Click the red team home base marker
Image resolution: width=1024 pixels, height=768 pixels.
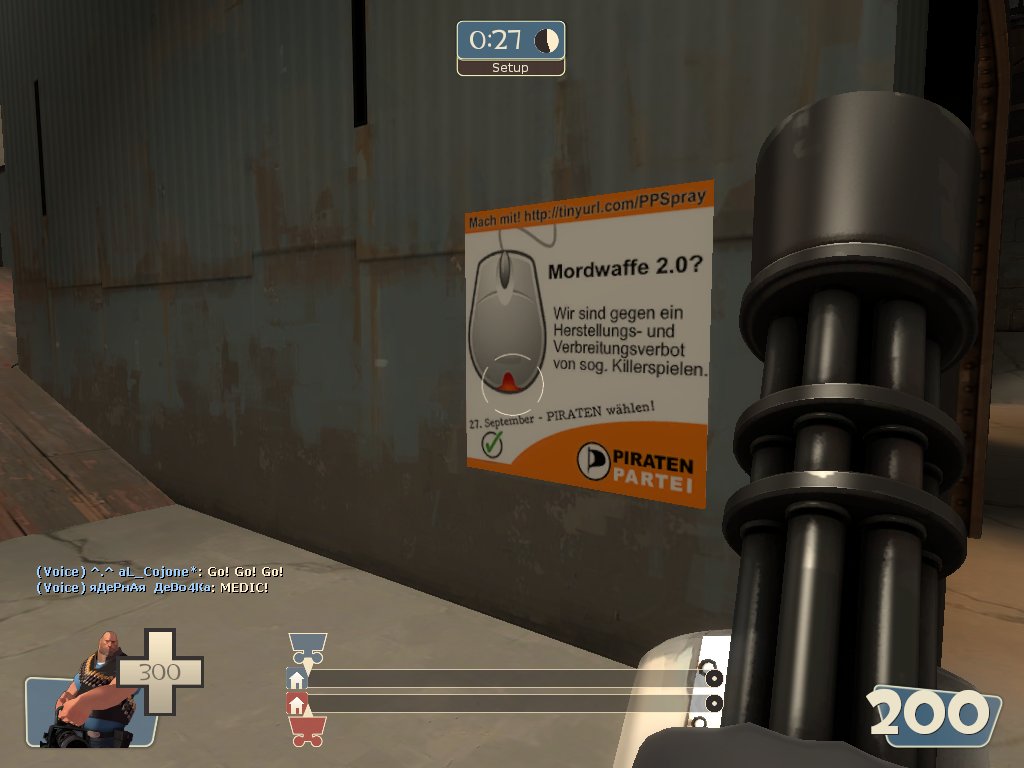coord(296,704)
